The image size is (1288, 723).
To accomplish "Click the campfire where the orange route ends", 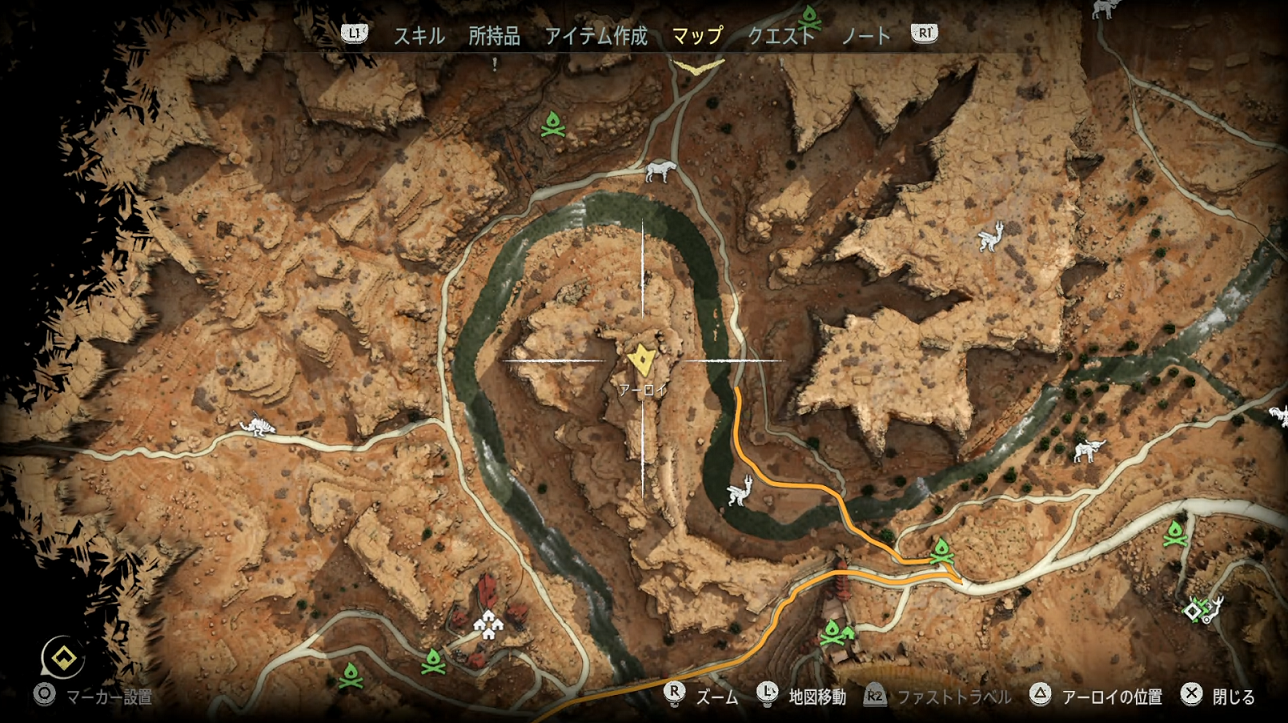I will pyautogui.click(x=940, y=550).
